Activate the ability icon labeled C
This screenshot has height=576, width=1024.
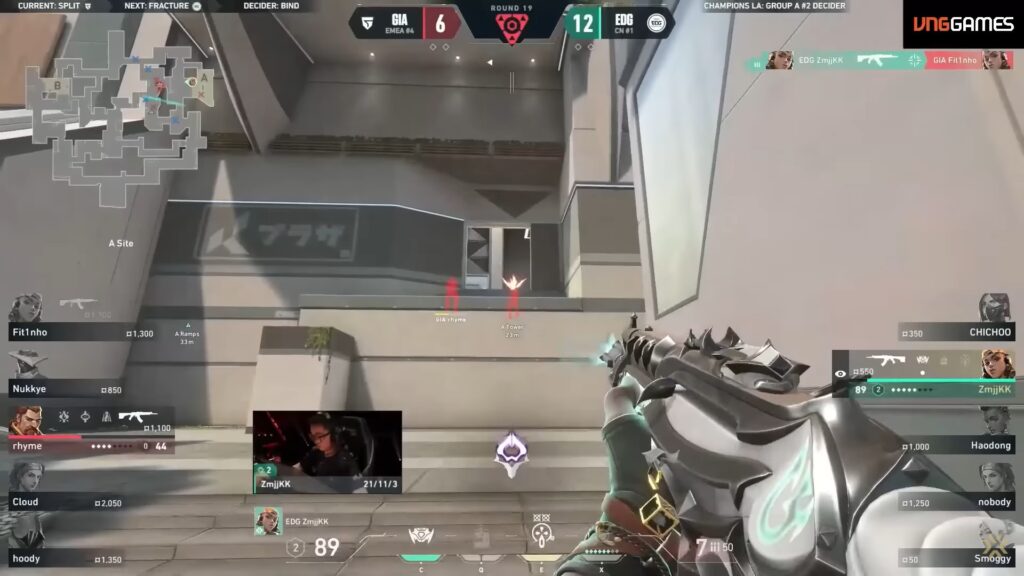(422, 538)
